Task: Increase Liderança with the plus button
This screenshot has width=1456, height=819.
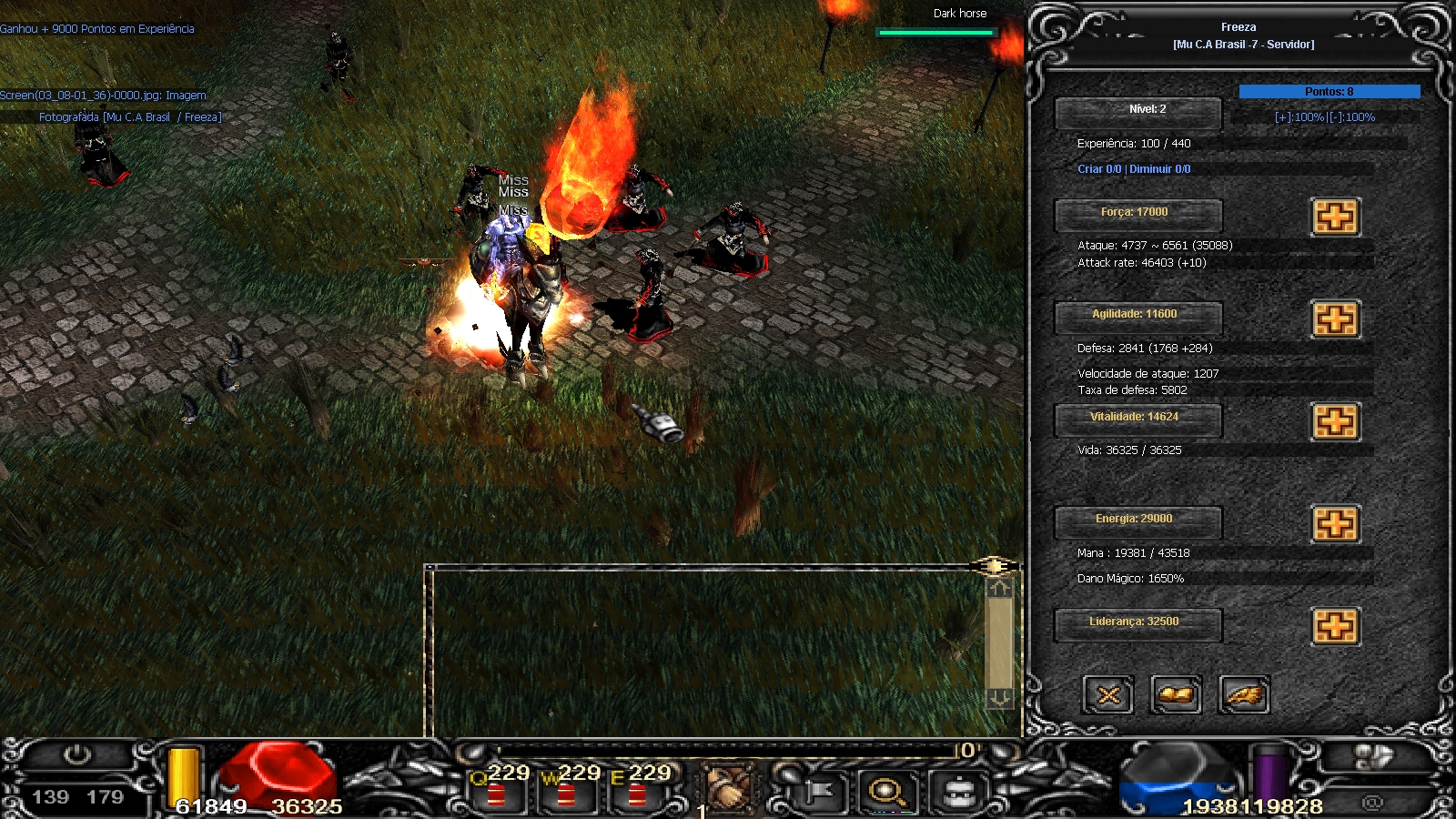Action: [x=1335, y=626]
